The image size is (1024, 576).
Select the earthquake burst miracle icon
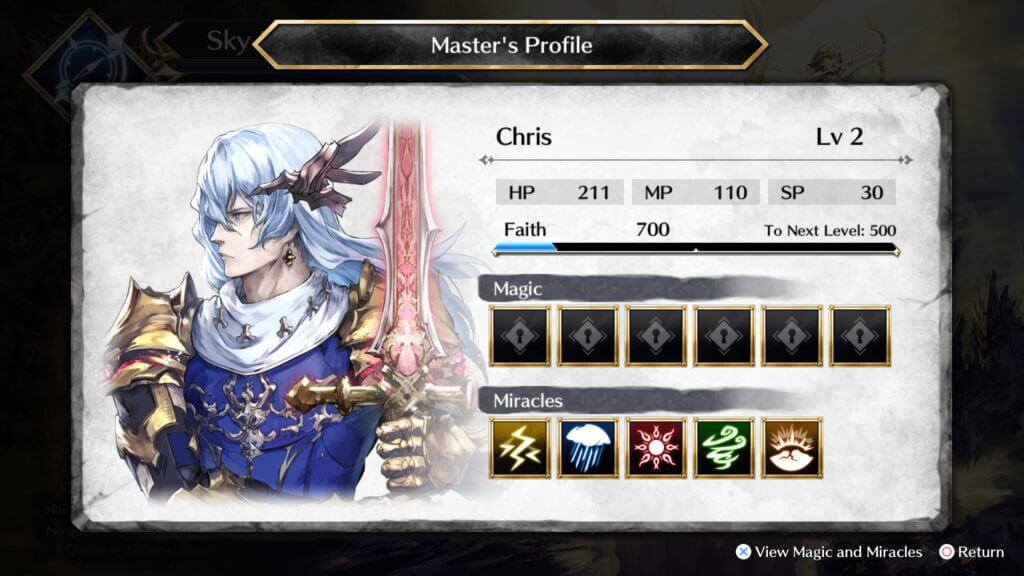click(792, 447)
